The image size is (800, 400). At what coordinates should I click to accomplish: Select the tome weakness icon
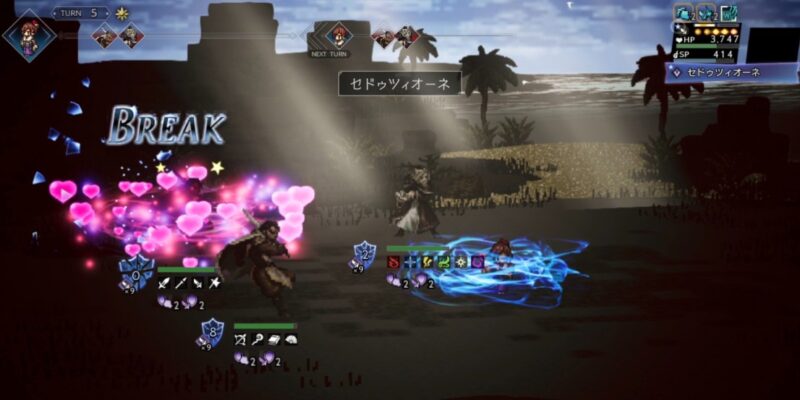(x=275, y=340)
